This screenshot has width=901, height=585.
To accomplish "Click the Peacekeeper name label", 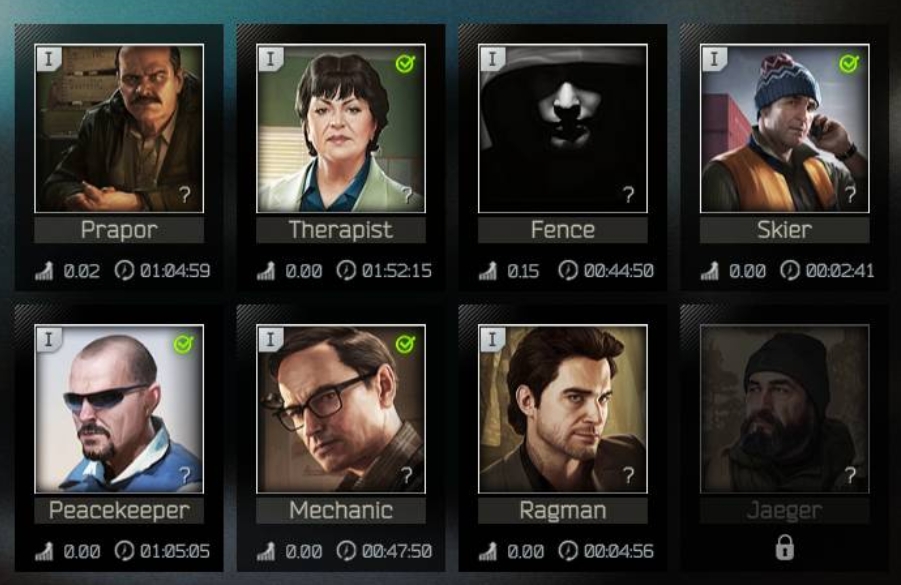I will click(x=119, y=511).
